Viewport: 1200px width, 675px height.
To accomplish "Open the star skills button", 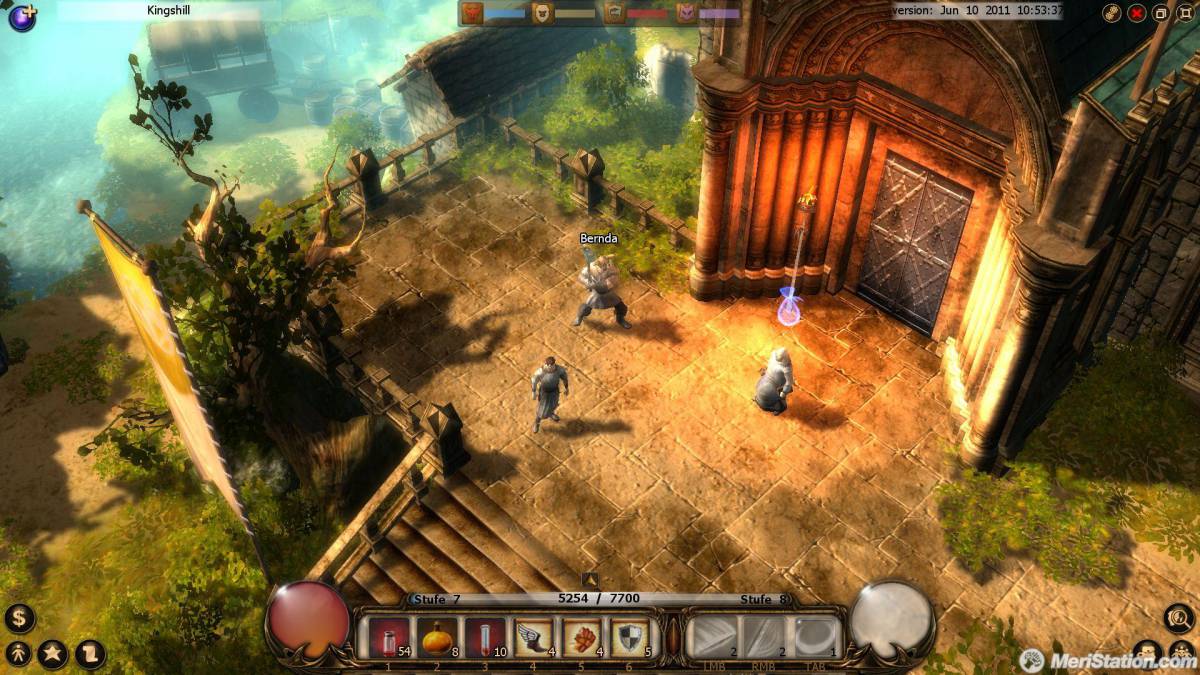I will 53,654.
